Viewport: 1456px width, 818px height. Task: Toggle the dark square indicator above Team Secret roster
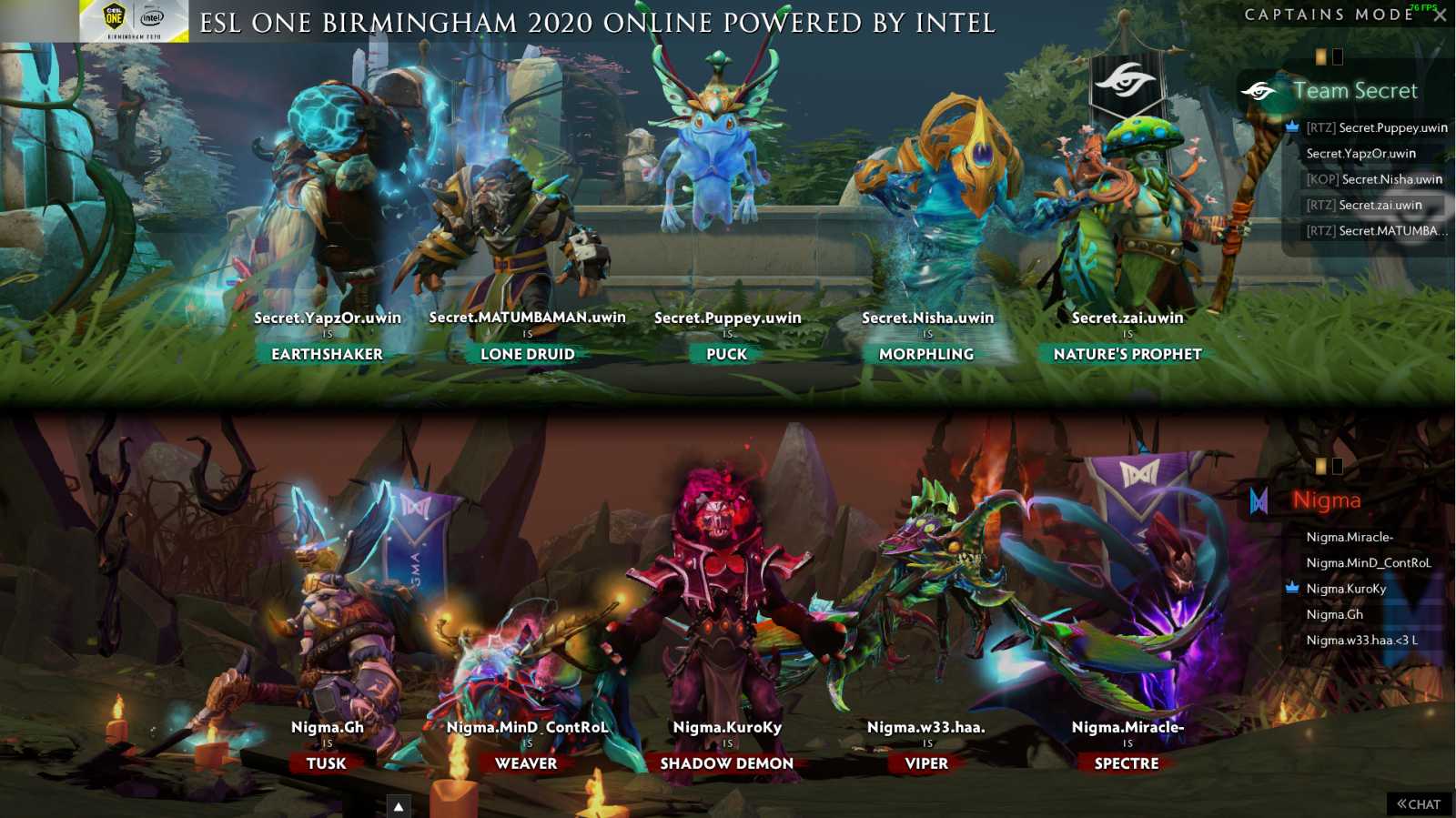click(x=1337, y=56)
